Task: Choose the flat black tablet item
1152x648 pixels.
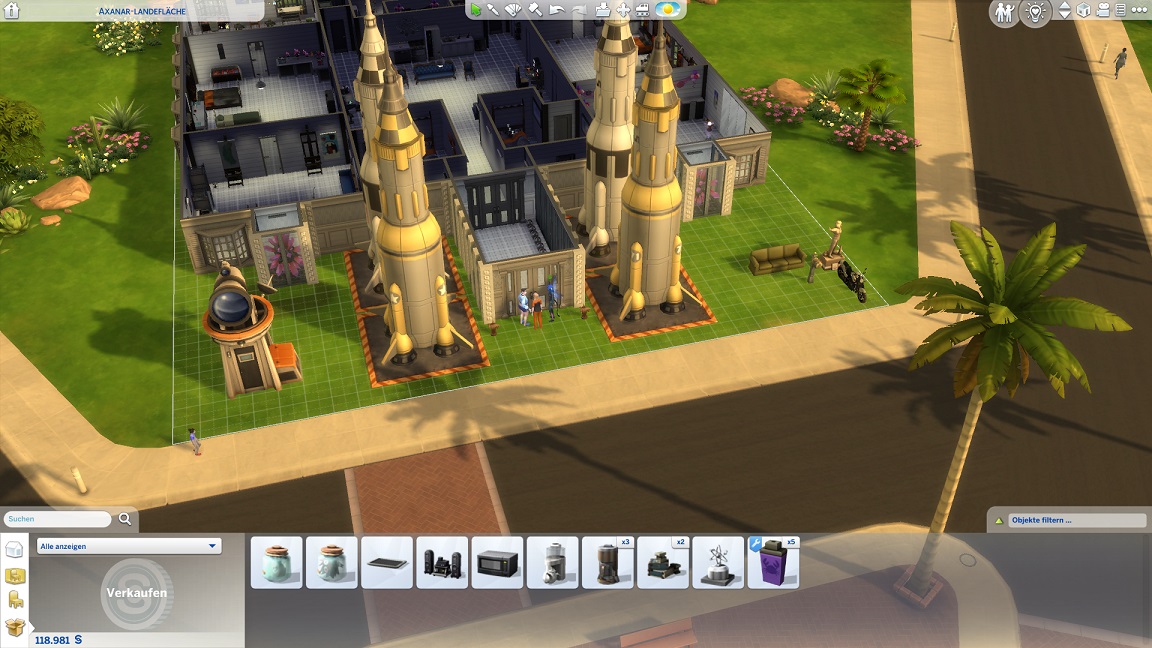Action: pyautogui.click(x=387, y=563)
